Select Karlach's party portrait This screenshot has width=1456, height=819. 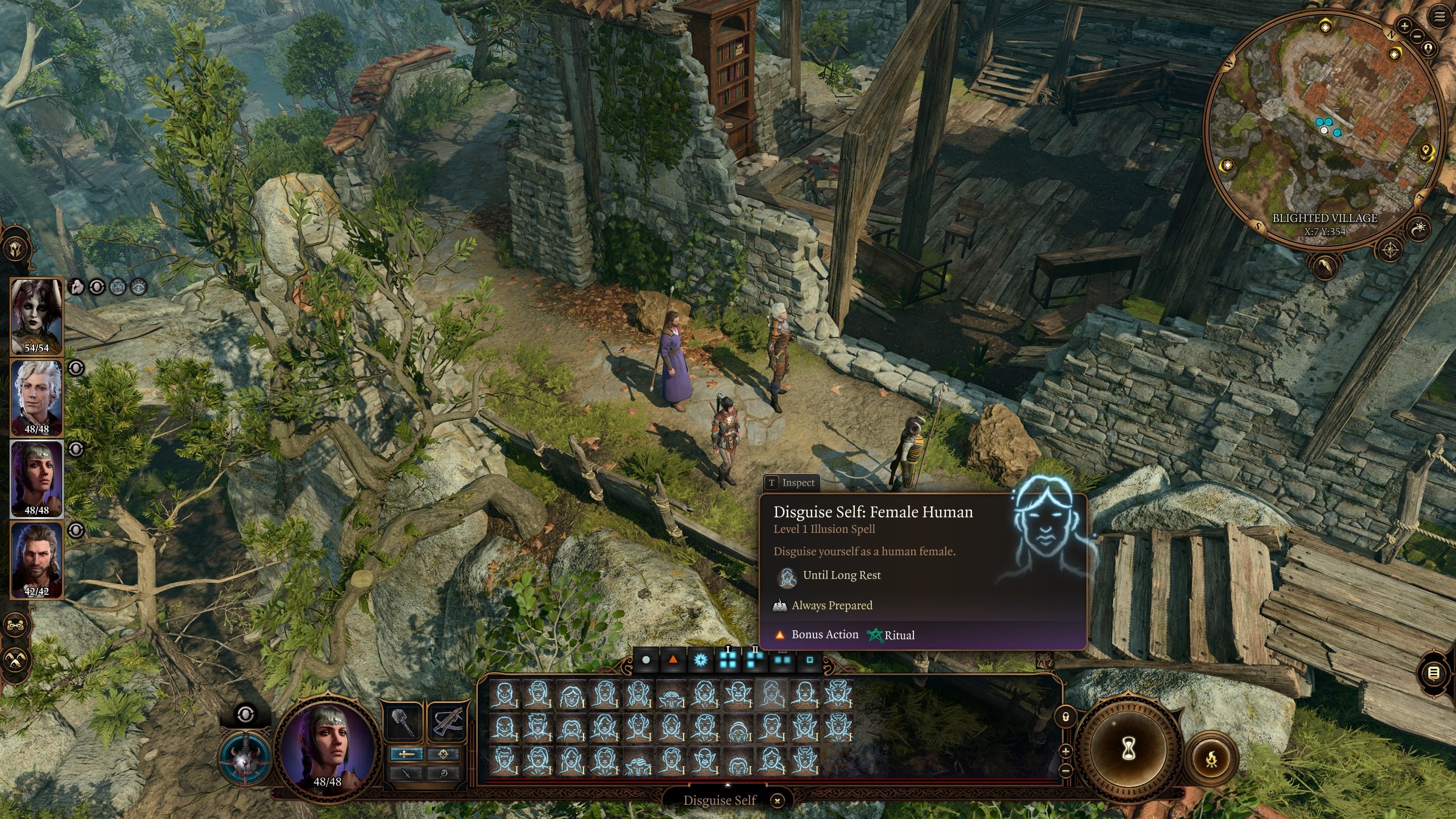[36, 316]
